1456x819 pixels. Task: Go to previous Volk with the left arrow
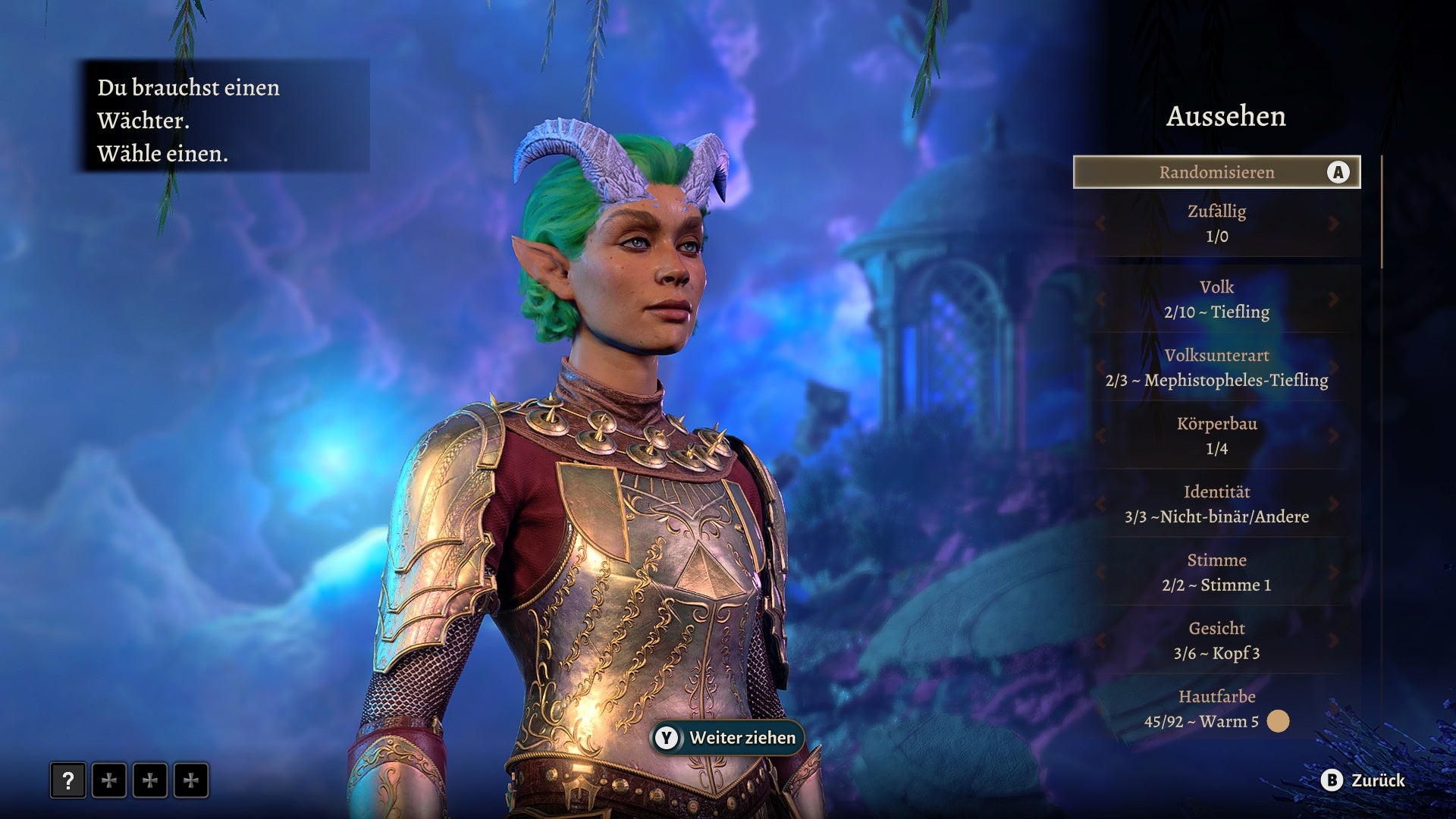(1100, 300)
